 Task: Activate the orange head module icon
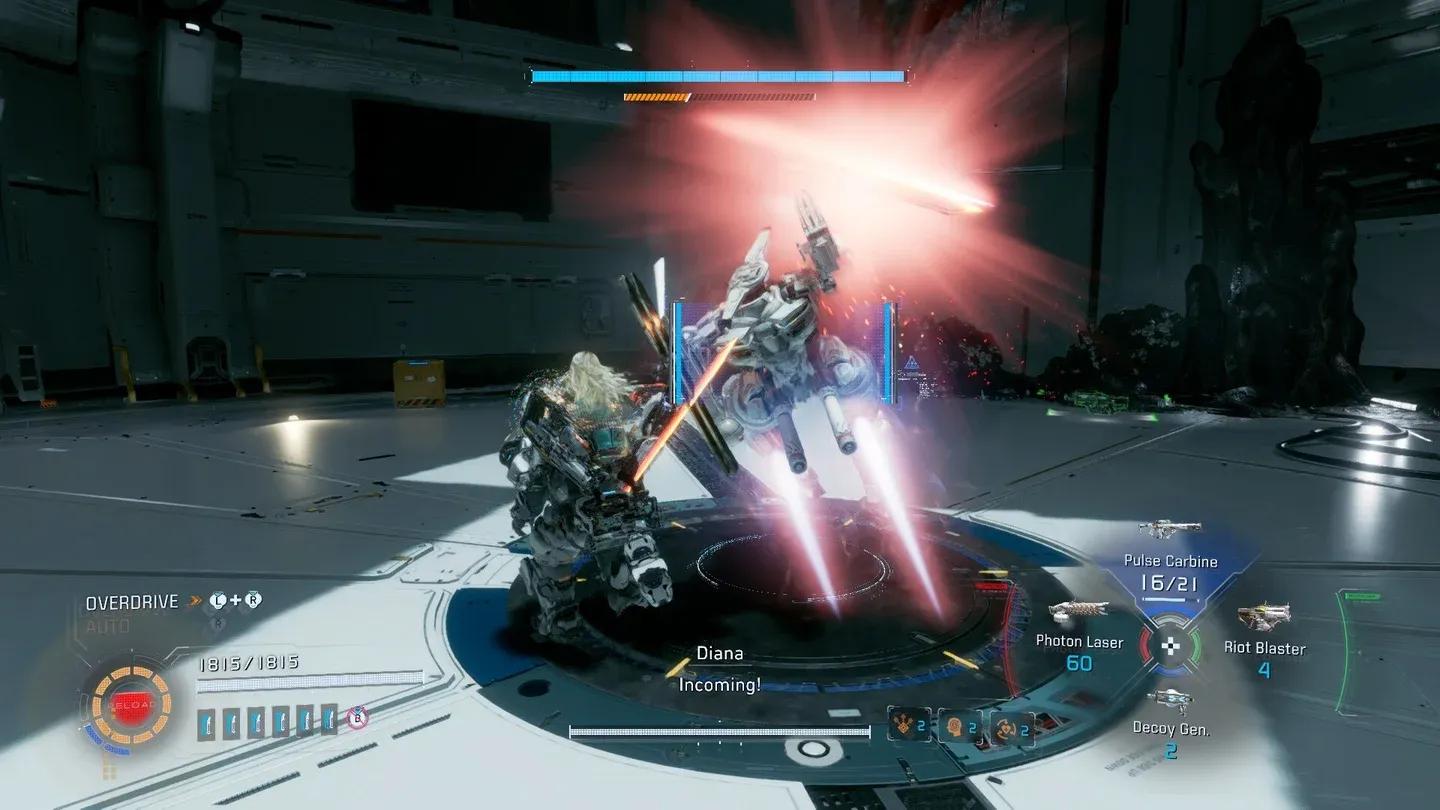point(959,725)
